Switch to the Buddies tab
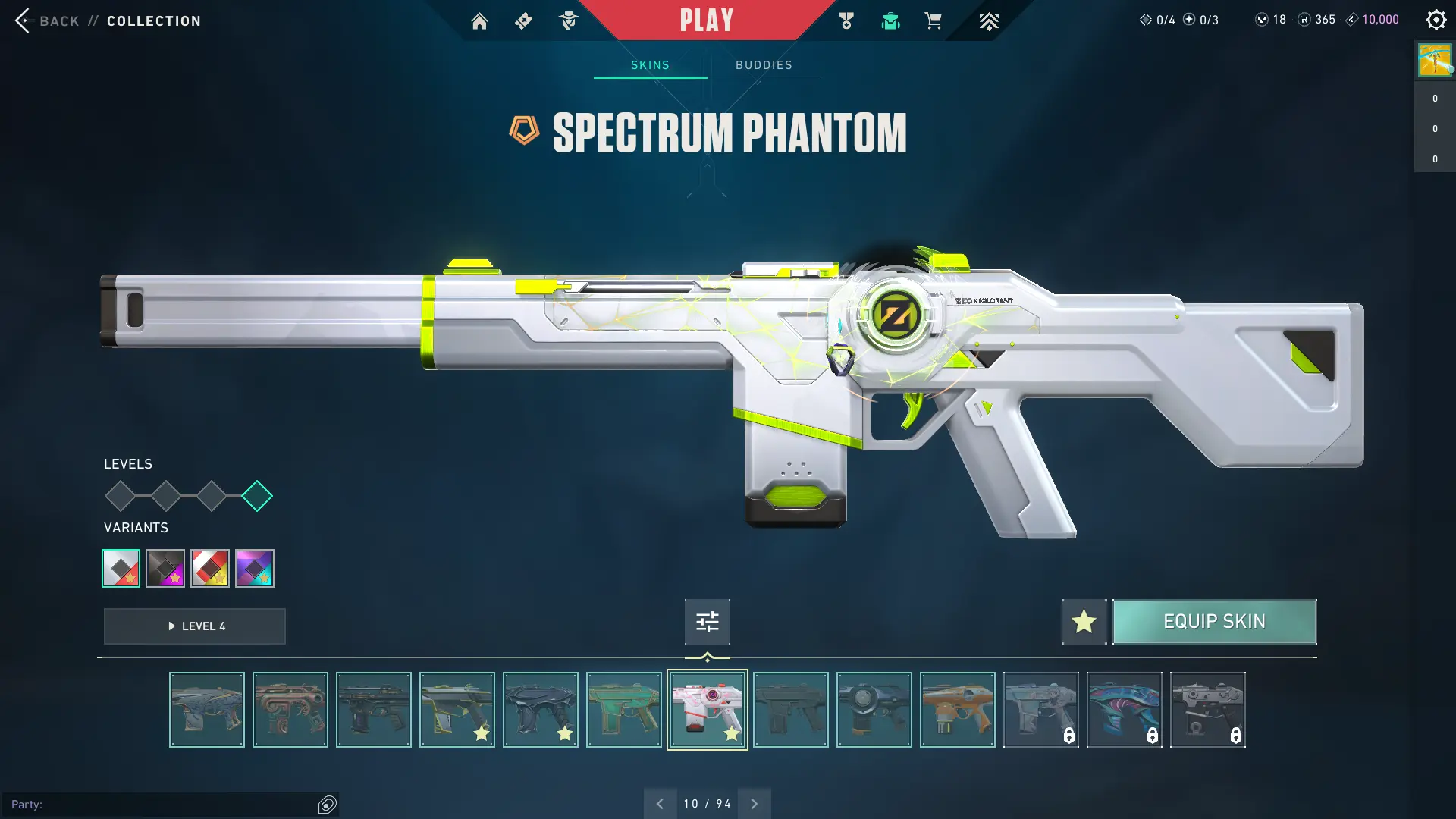 [x=764, y=65]
